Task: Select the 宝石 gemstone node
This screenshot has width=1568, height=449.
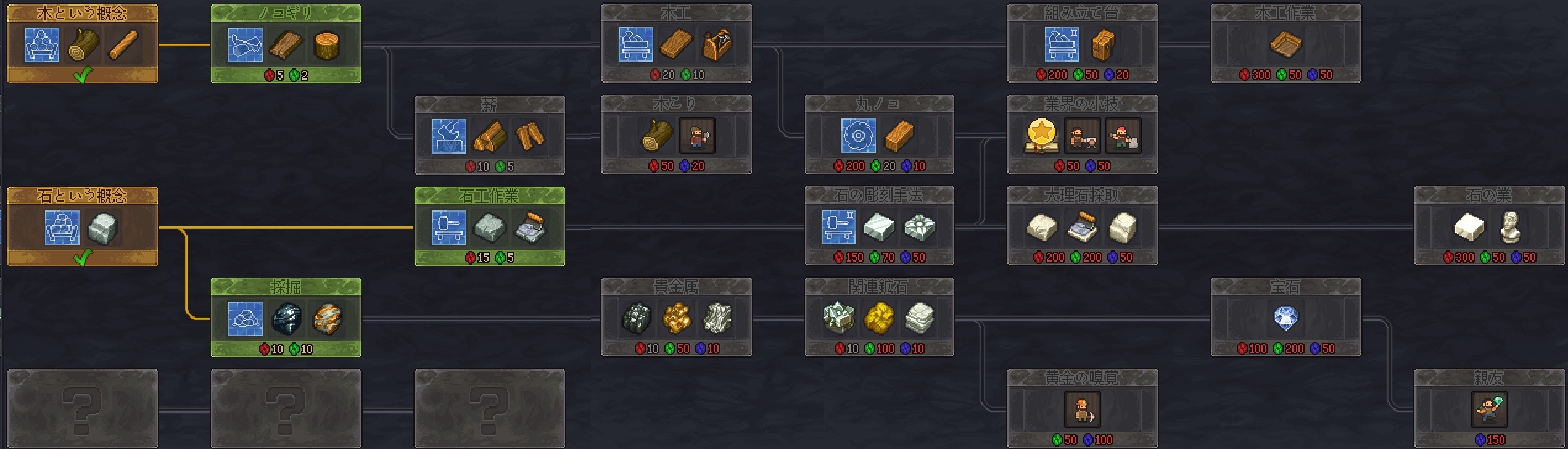Action: [1285, 318]
